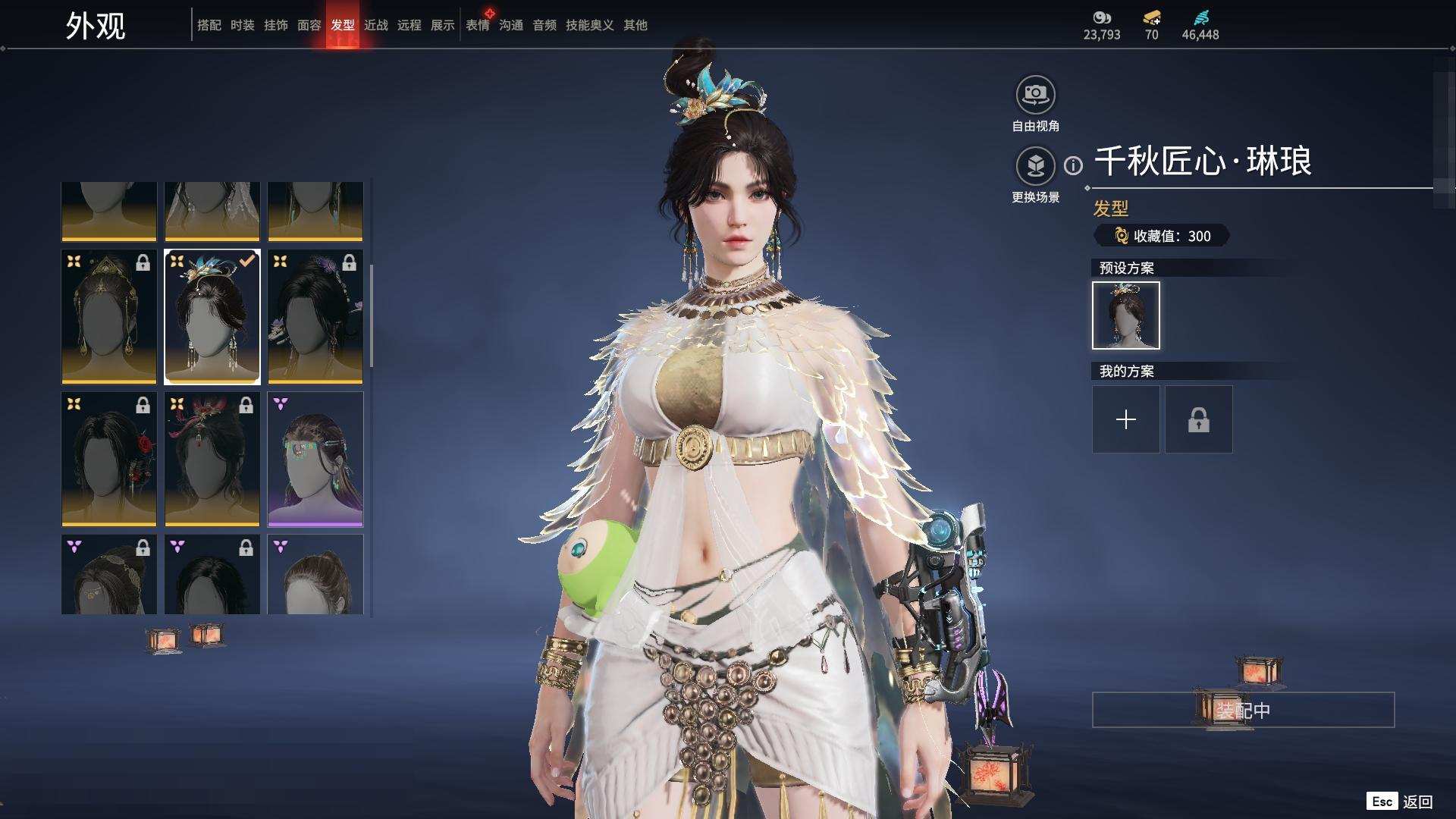
Task: Choose the purple hairstyle with jeweled headband
Action: point(315,459)
